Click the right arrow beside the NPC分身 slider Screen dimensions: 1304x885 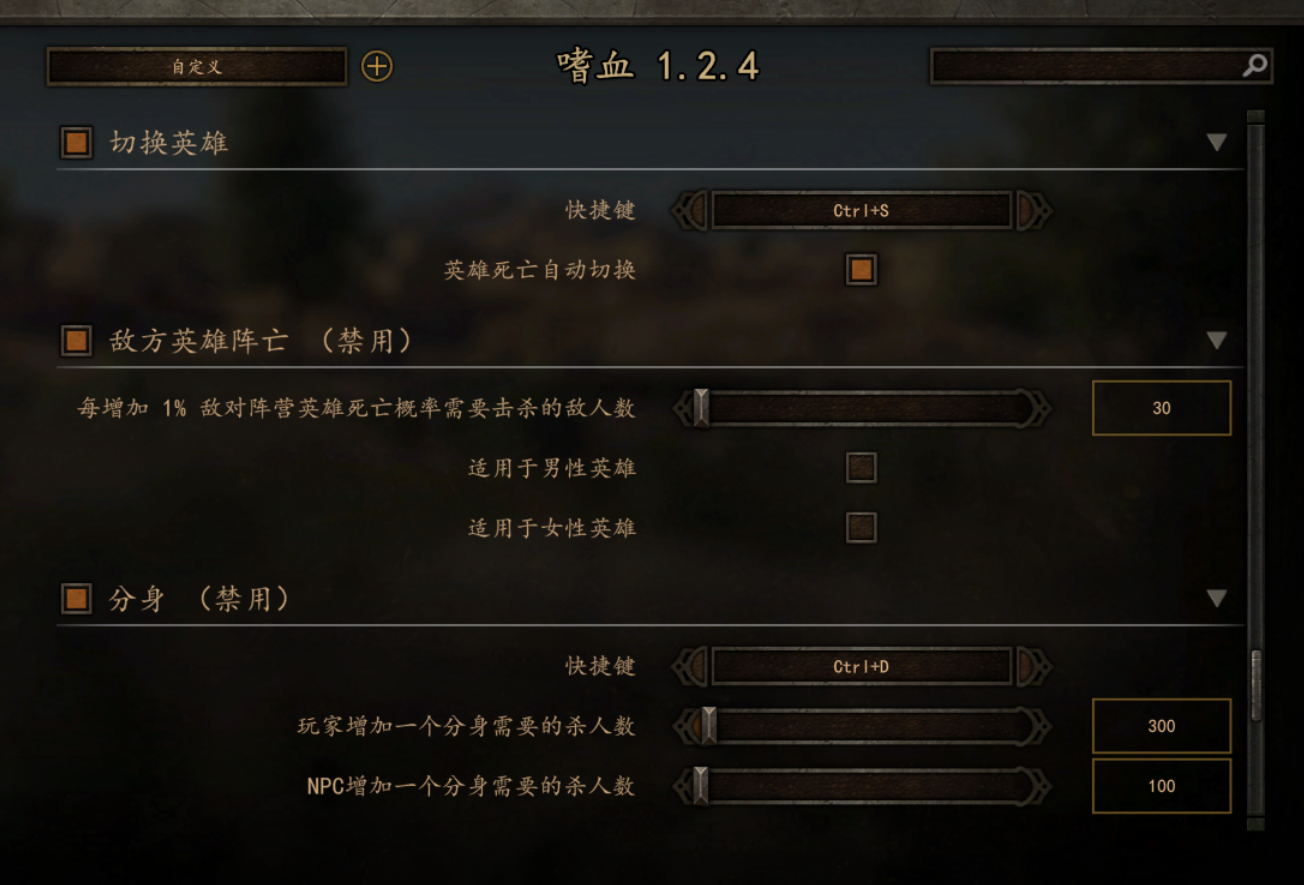[1045, 786]
